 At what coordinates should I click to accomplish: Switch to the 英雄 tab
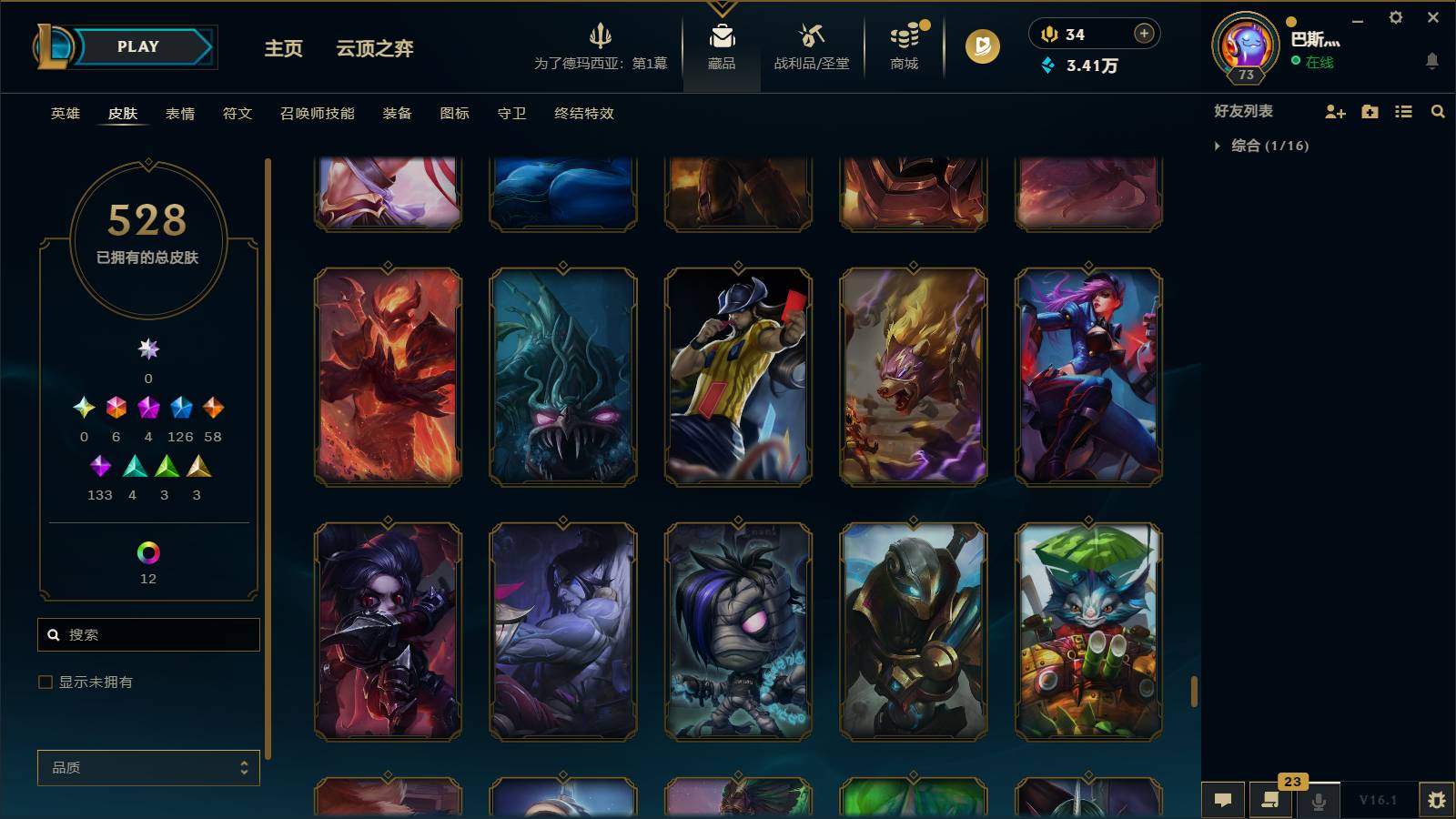click(x=64, y=114)
